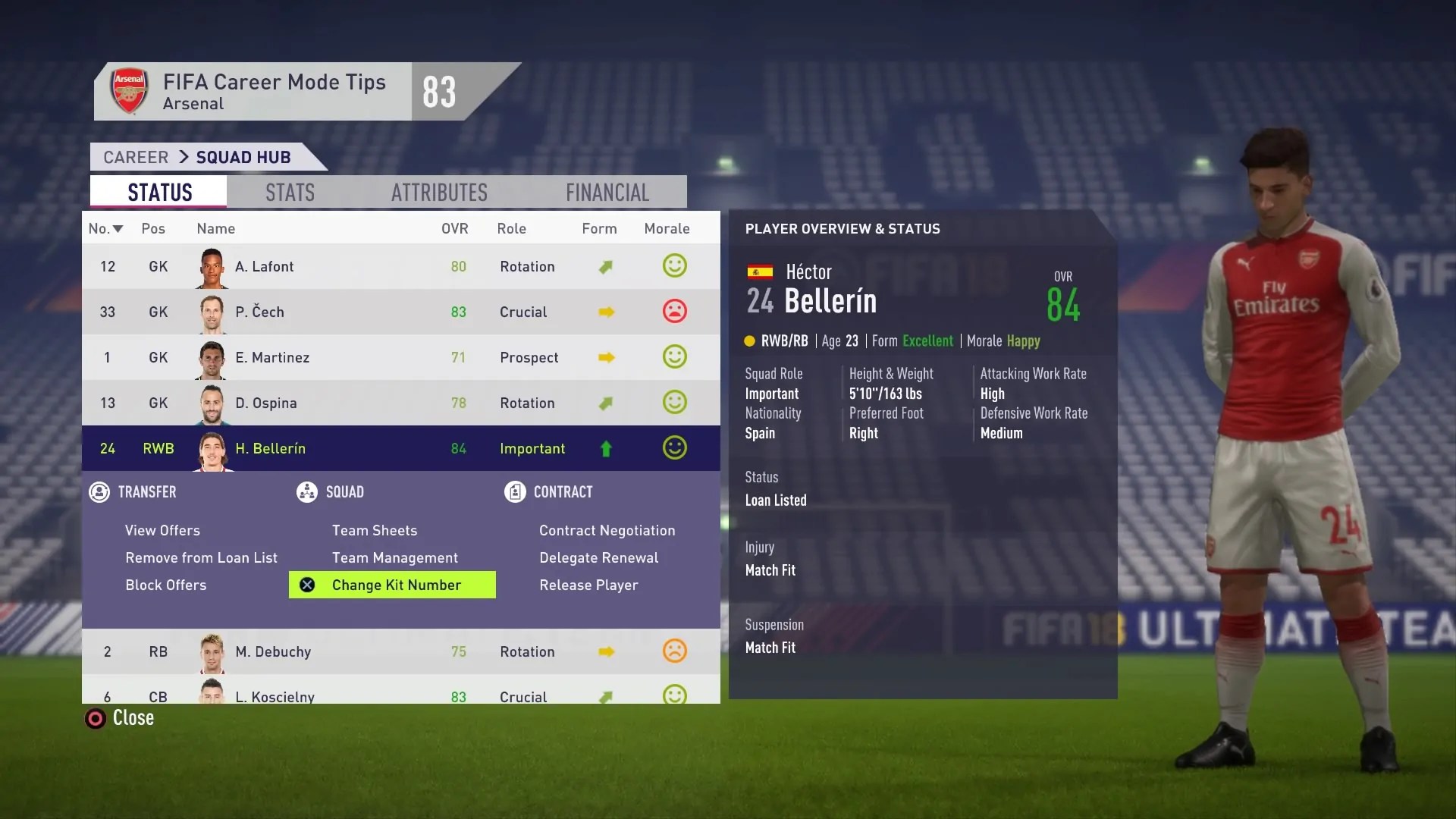
Task: Click the Contract section icon
Action: click(x=516, y=492)
